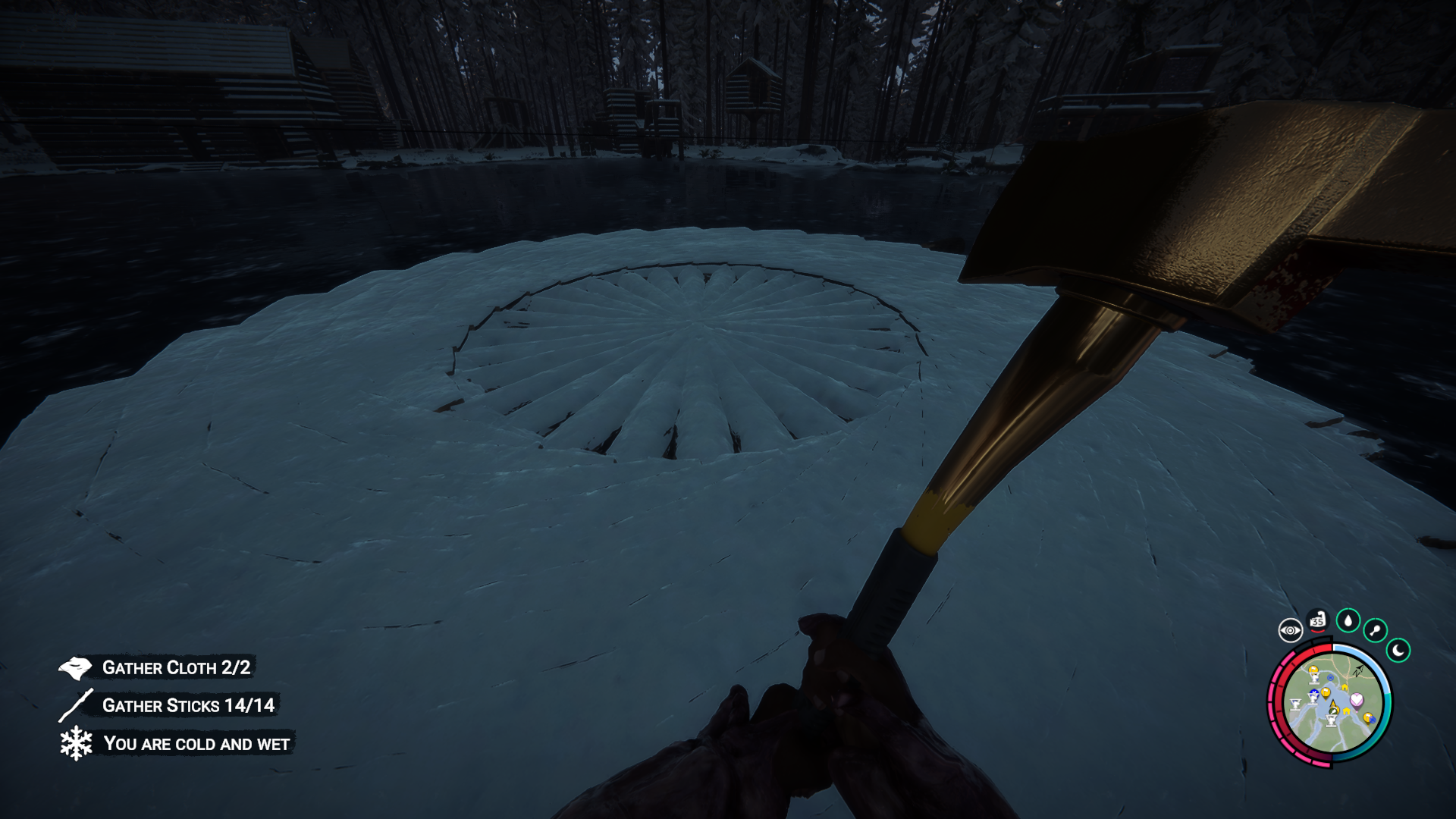Click the north compass arrow on the minimap
Screen dimensions: 1456x819
[1357, 672]
